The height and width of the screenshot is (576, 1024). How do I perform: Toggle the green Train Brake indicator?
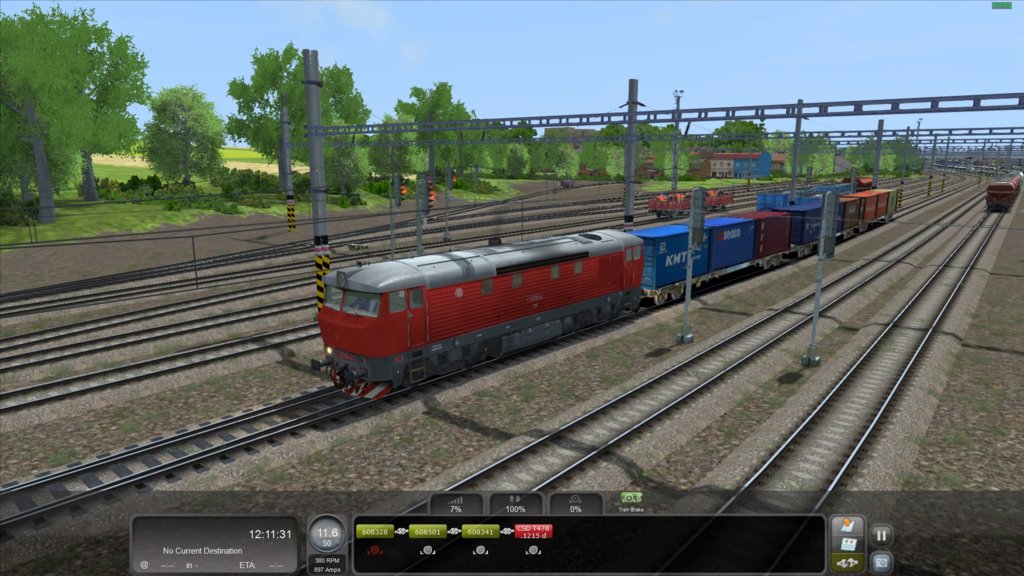tap(631, 500)
